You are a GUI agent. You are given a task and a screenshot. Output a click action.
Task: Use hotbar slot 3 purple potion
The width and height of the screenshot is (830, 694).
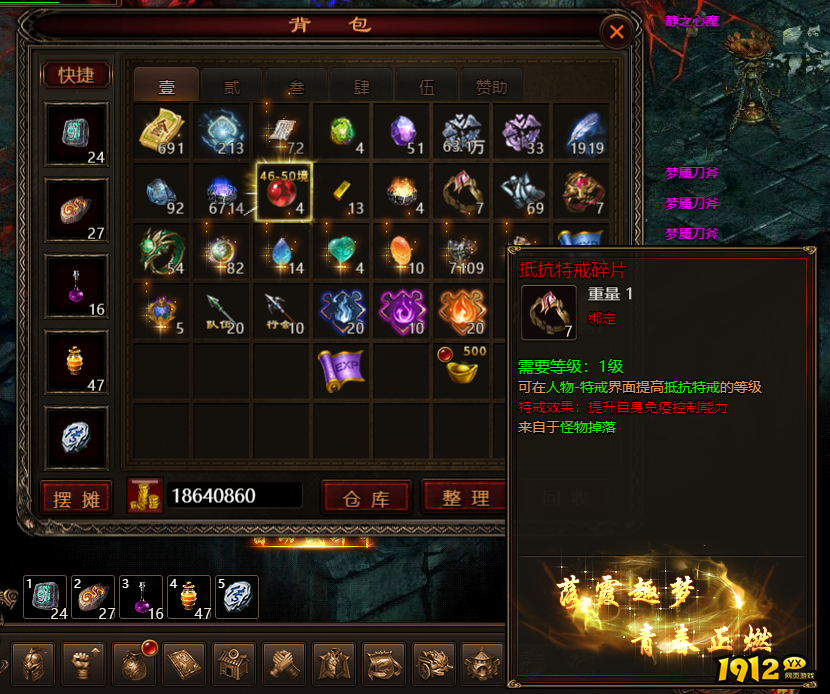pyautogui.click(x=139, y=597)
